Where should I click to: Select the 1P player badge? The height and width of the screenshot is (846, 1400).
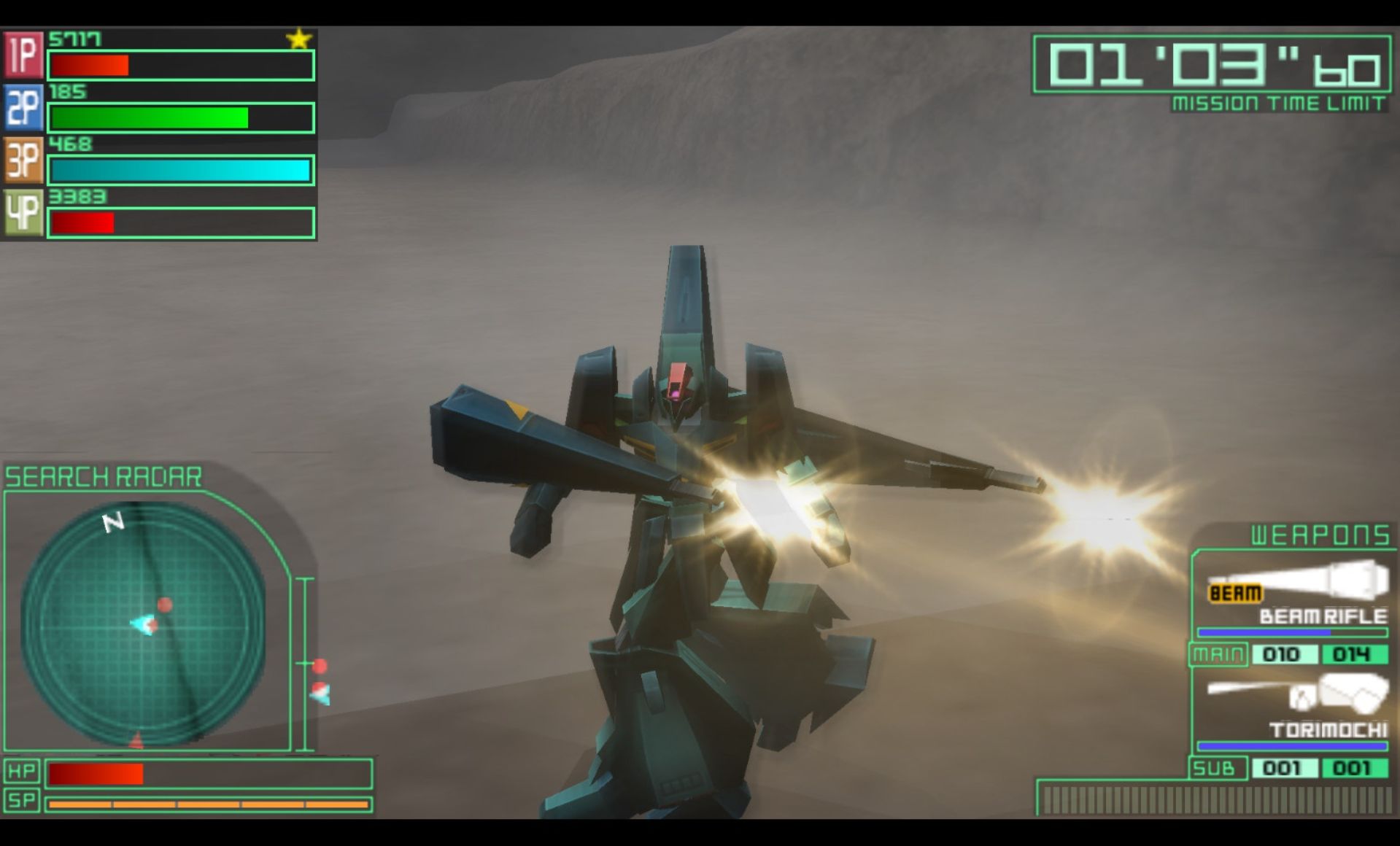pyautogui.click(x=23, y=55)
